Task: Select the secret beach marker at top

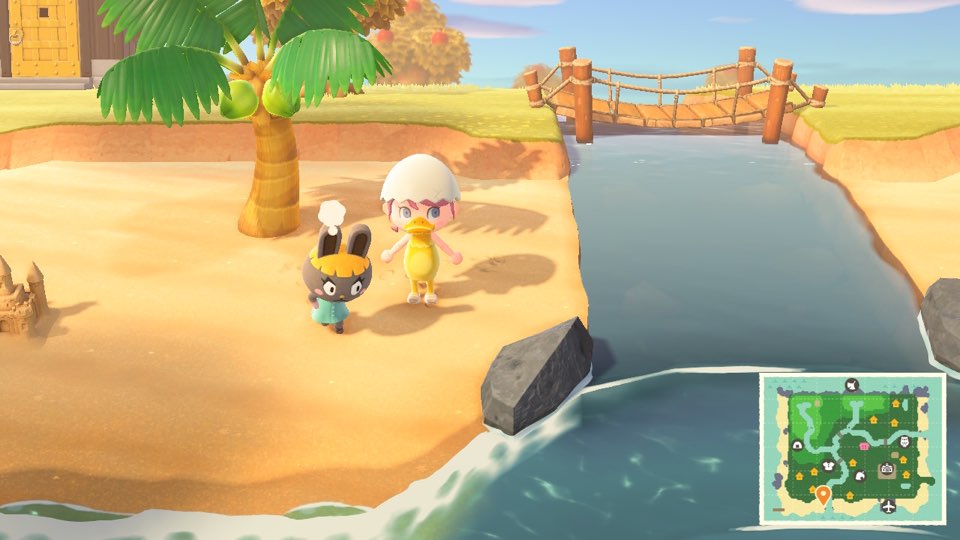Action: click(852, 383)
